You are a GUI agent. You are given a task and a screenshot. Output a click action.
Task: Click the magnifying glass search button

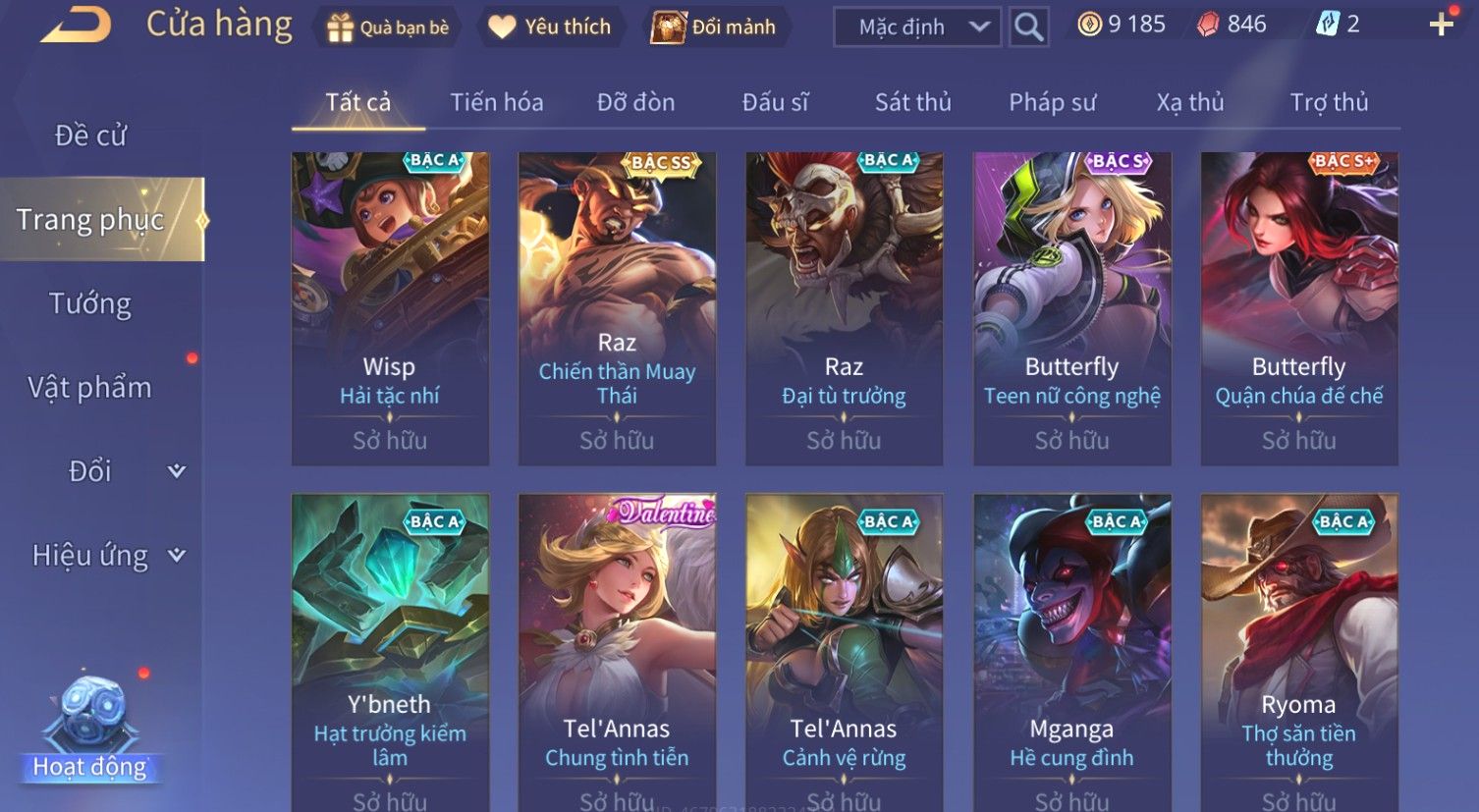pos(1028,27)
